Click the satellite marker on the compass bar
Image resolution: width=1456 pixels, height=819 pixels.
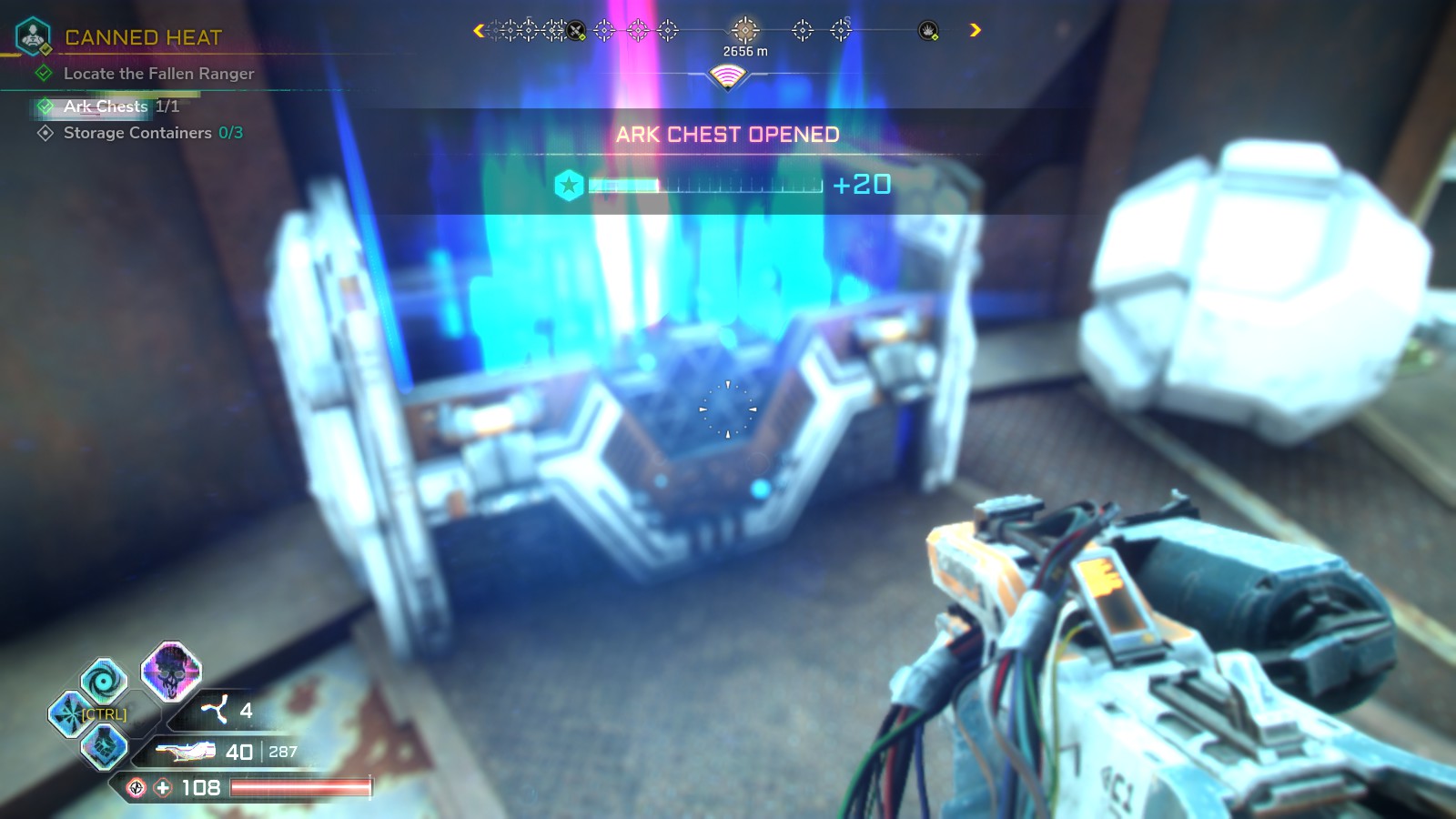[575, 29]
